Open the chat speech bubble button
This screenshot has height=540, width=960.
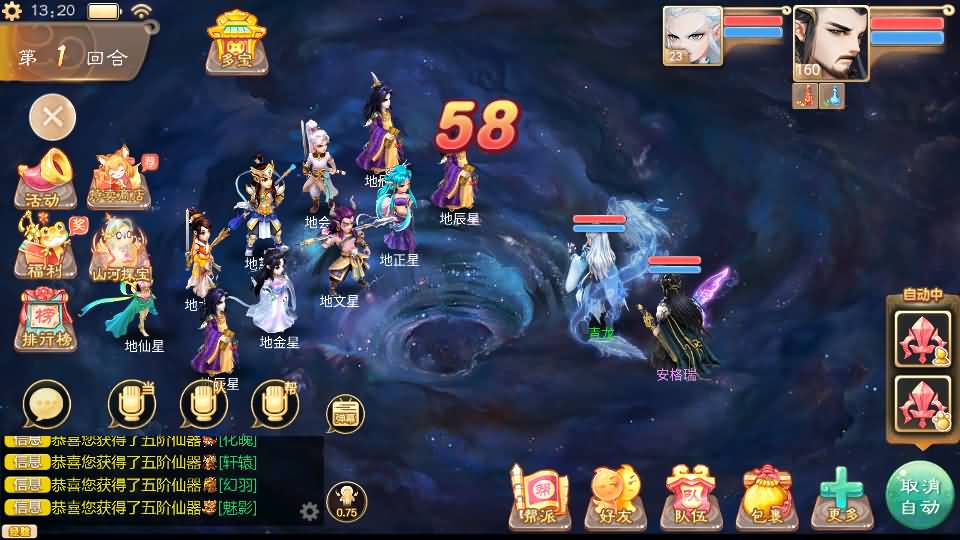47,404
